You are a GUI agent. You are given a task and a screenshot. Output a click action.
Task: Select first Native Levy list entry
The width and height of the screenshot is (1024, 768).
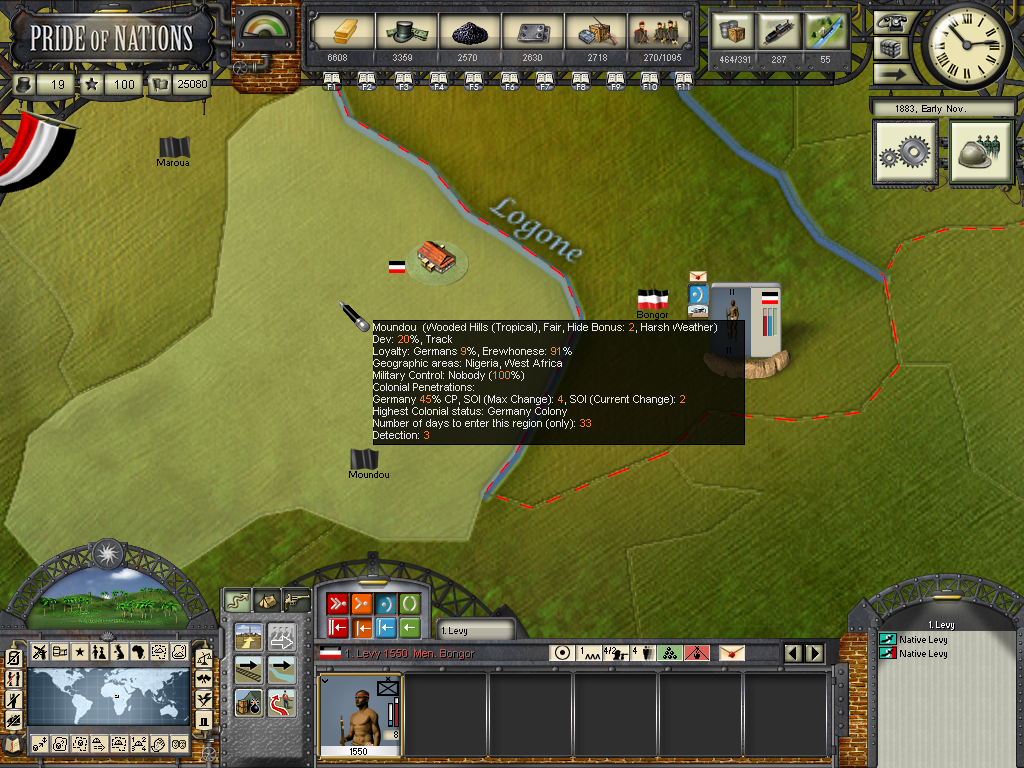coord(923,638)
